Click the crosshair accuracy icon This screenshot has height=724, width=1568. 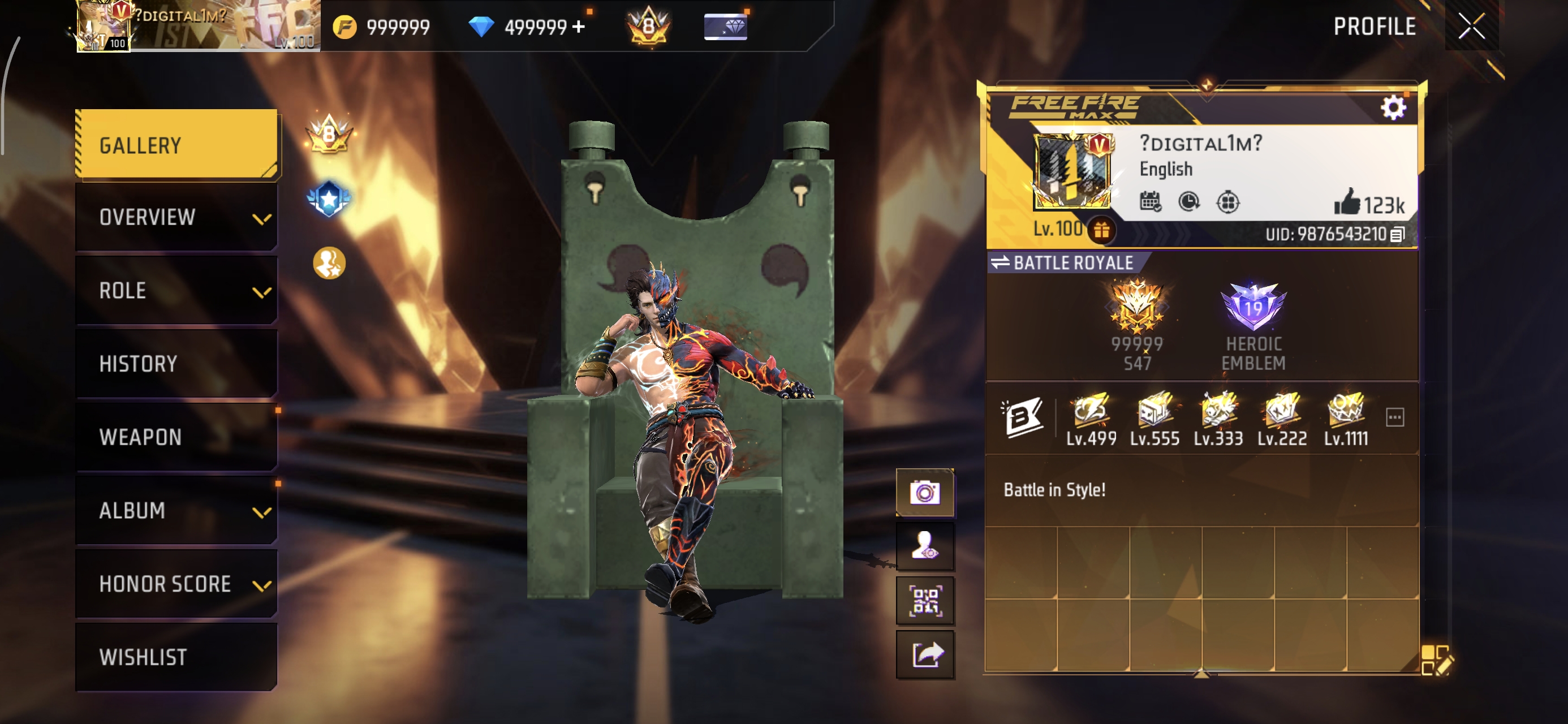click(1230, 204)
